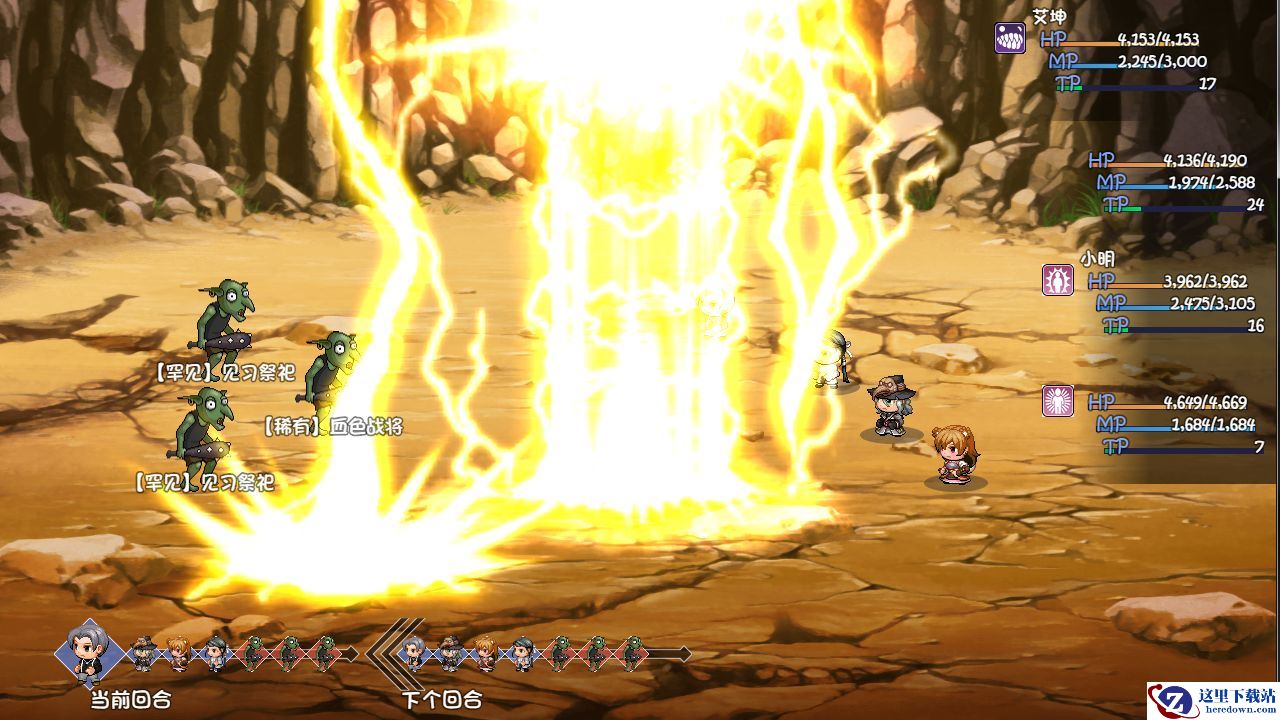Viewport: 1280px width, 720px height.
Task: Click the grey-haired portrait above 下个回合
Action: pos(413,652)
